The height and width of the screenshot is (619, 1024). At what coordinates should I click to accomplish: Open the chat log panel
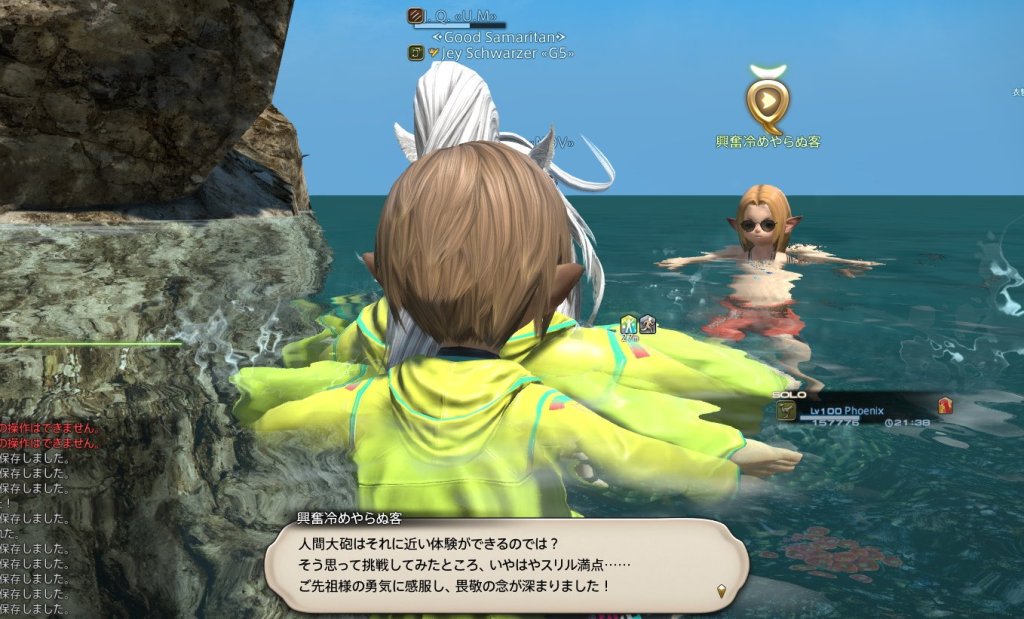pyautogui.click(x=36, y=518)
